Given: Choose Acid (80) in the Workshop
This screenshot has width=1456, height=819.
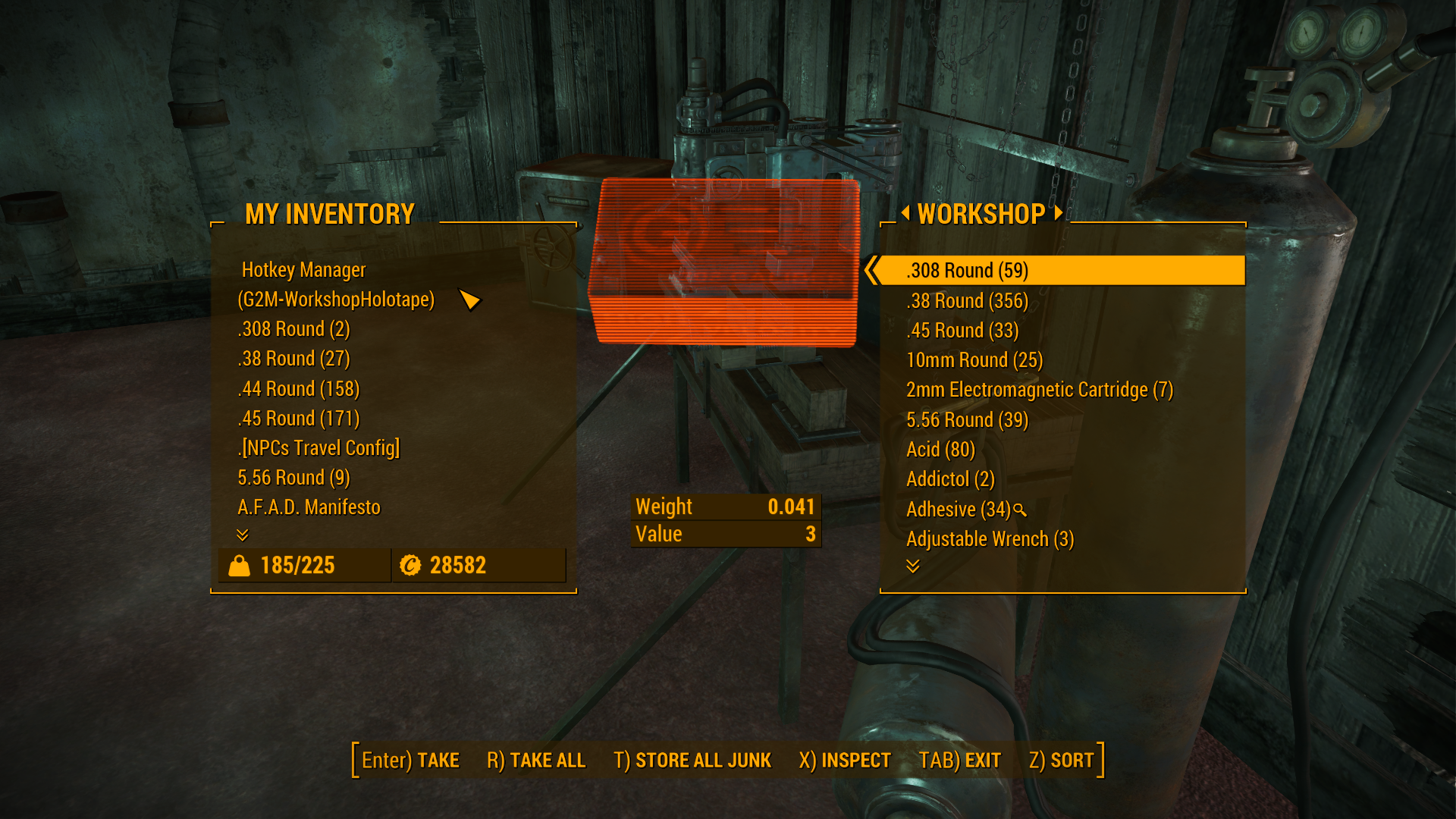Looking at the screenshot, I should (940, 450).
